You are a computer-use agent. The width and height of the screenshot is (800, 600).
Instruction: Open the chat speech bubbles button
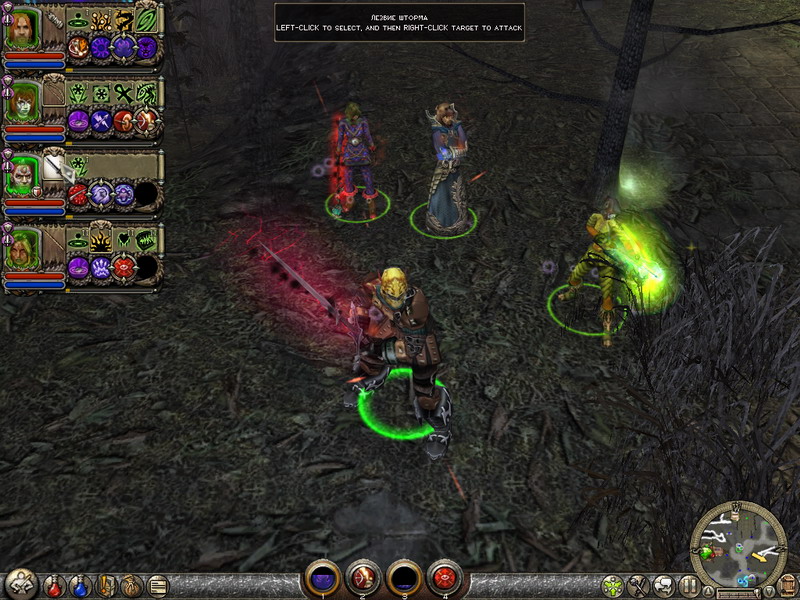(664, 584)
